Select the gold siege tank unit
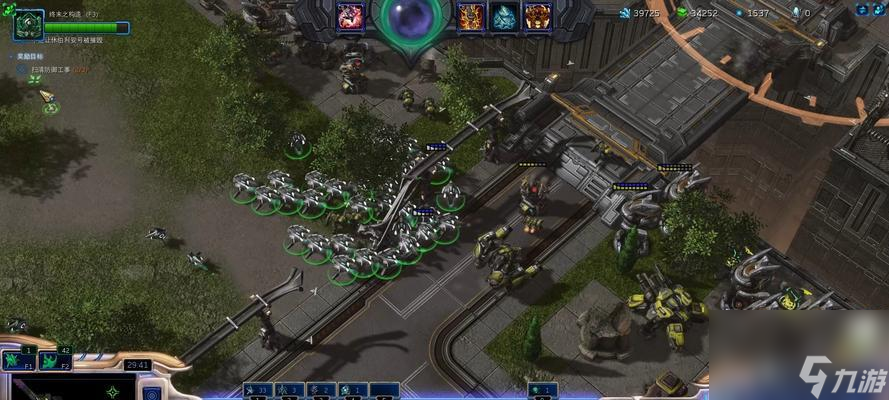The width and height of the screenshot is (889, 400). [x=661, y=299]
